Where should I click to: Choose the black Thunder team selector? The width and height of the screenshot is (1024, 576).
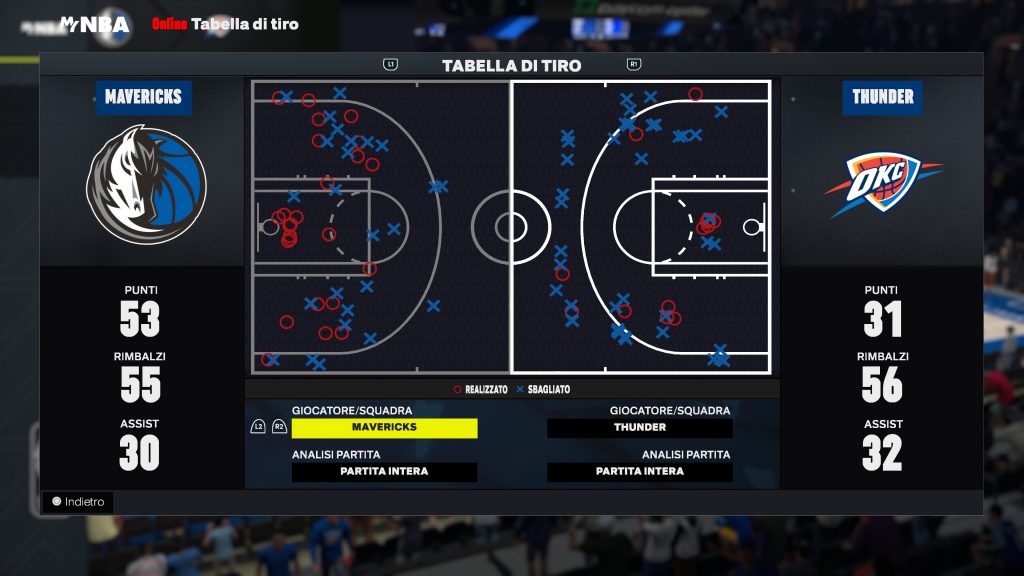640,428
